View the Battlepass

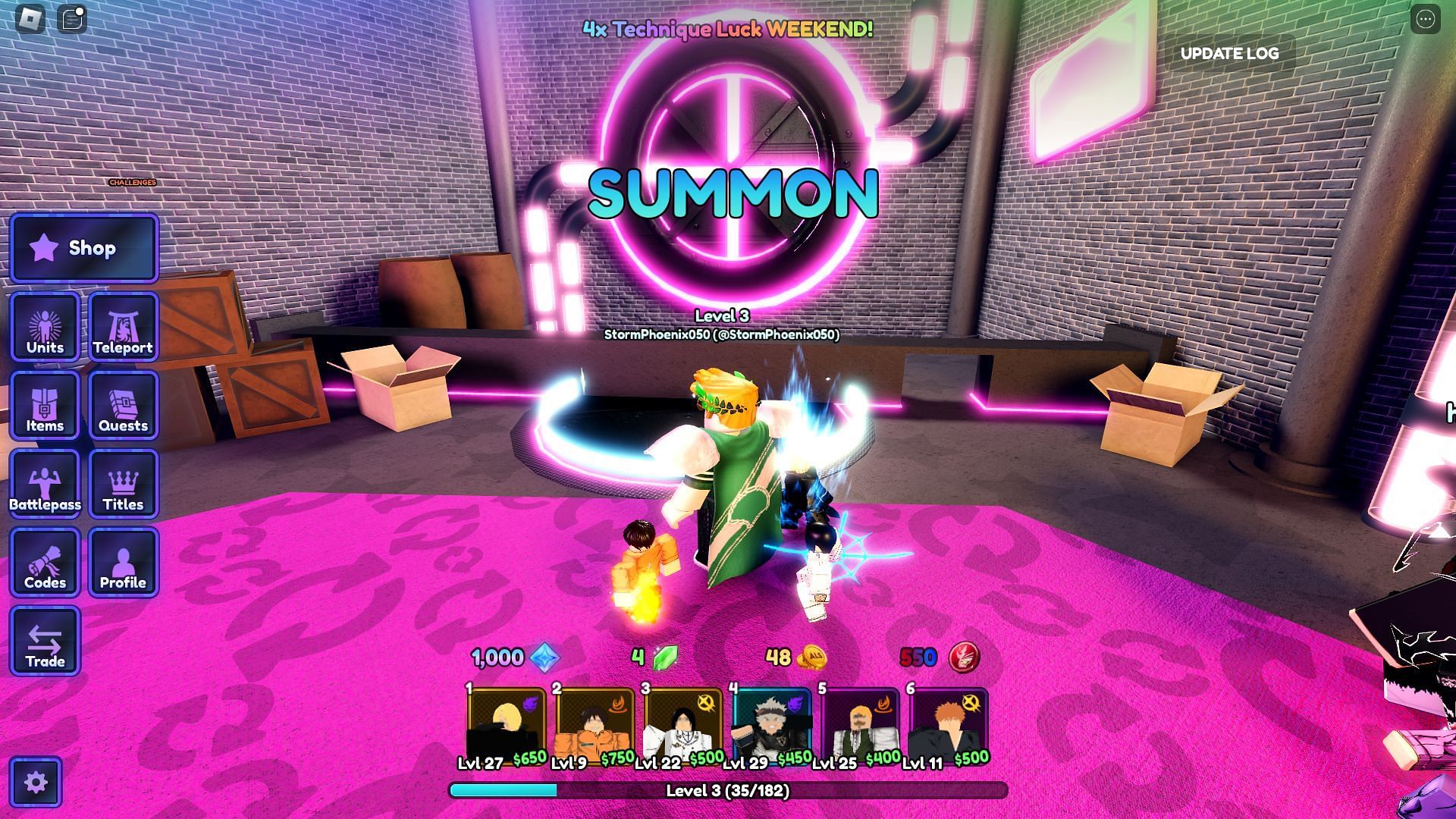[x=45, y=485]
